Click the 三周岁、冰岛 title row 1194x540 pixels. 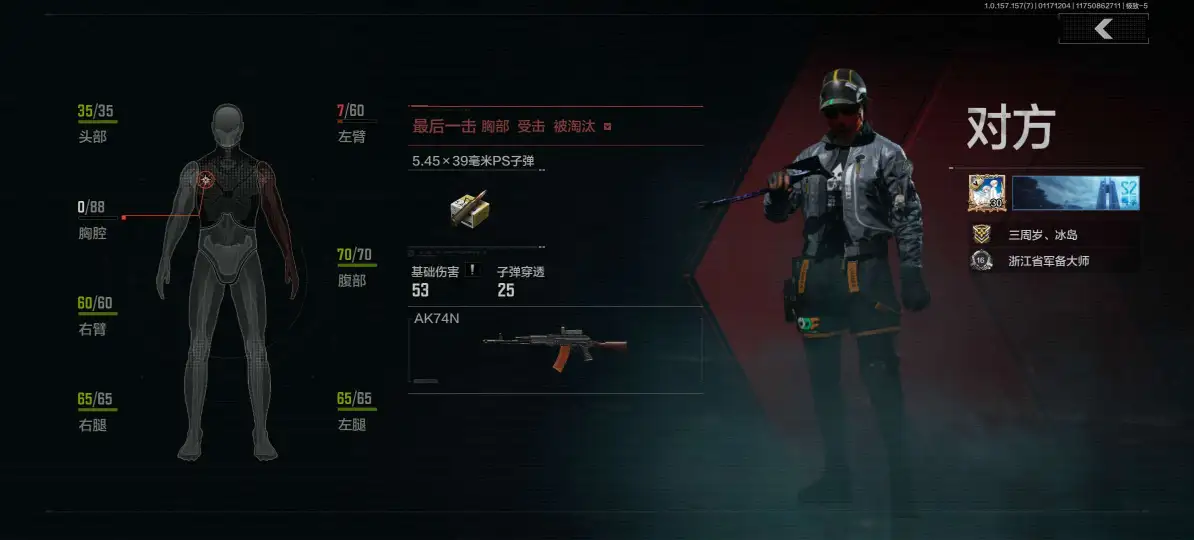coord(1043,234)
